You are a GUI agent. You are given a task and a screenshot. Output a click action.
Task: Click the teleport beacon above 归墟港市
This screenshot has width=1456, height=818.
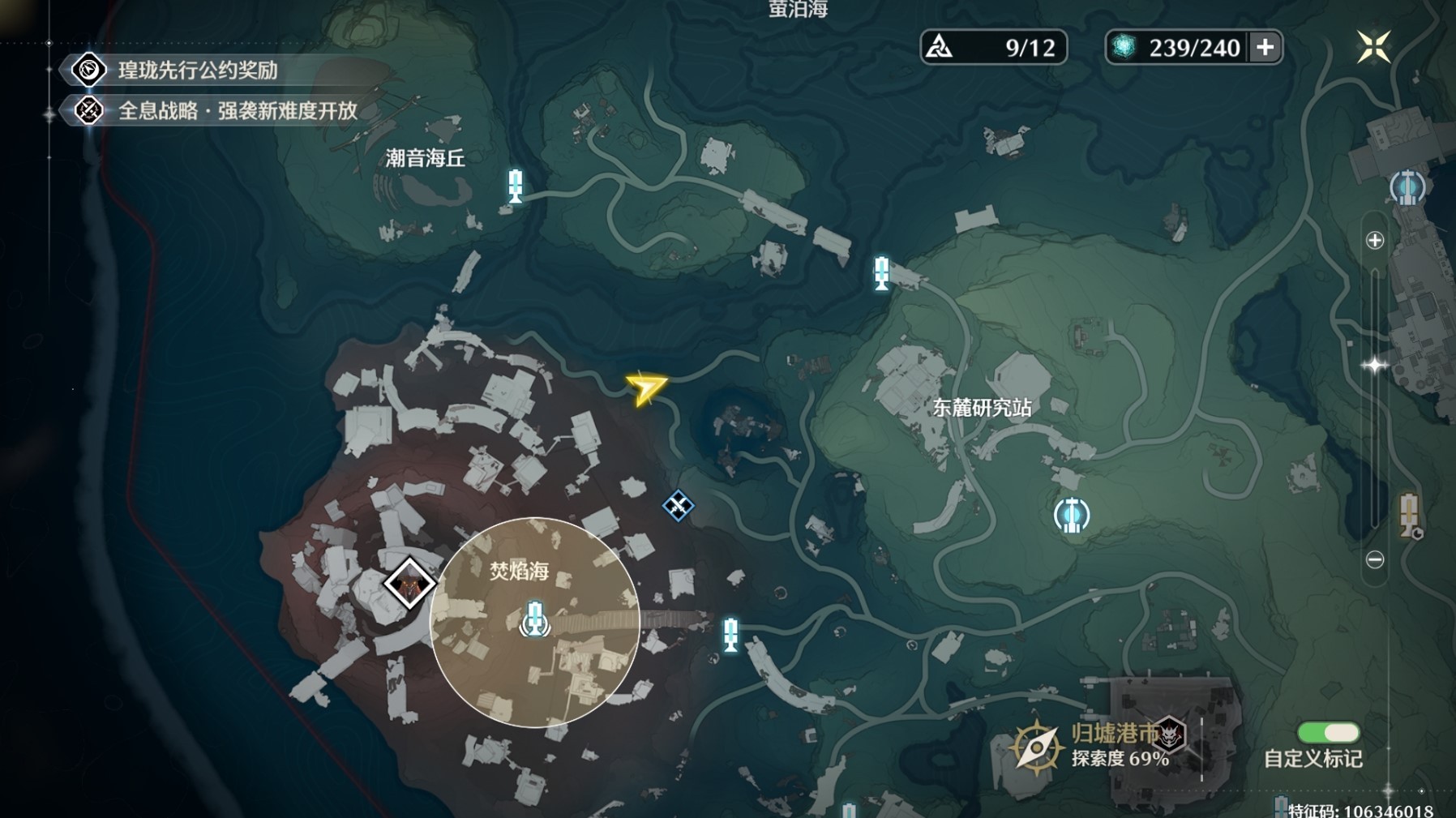[730, 635]
